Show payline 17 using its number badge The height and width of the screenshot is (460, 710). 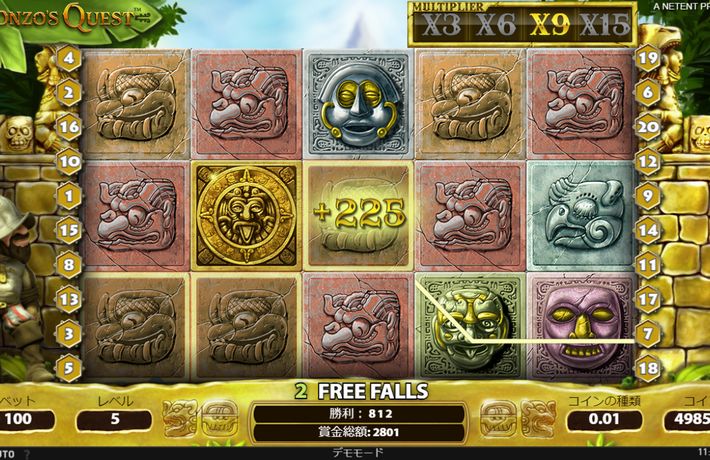pos(647,298)
